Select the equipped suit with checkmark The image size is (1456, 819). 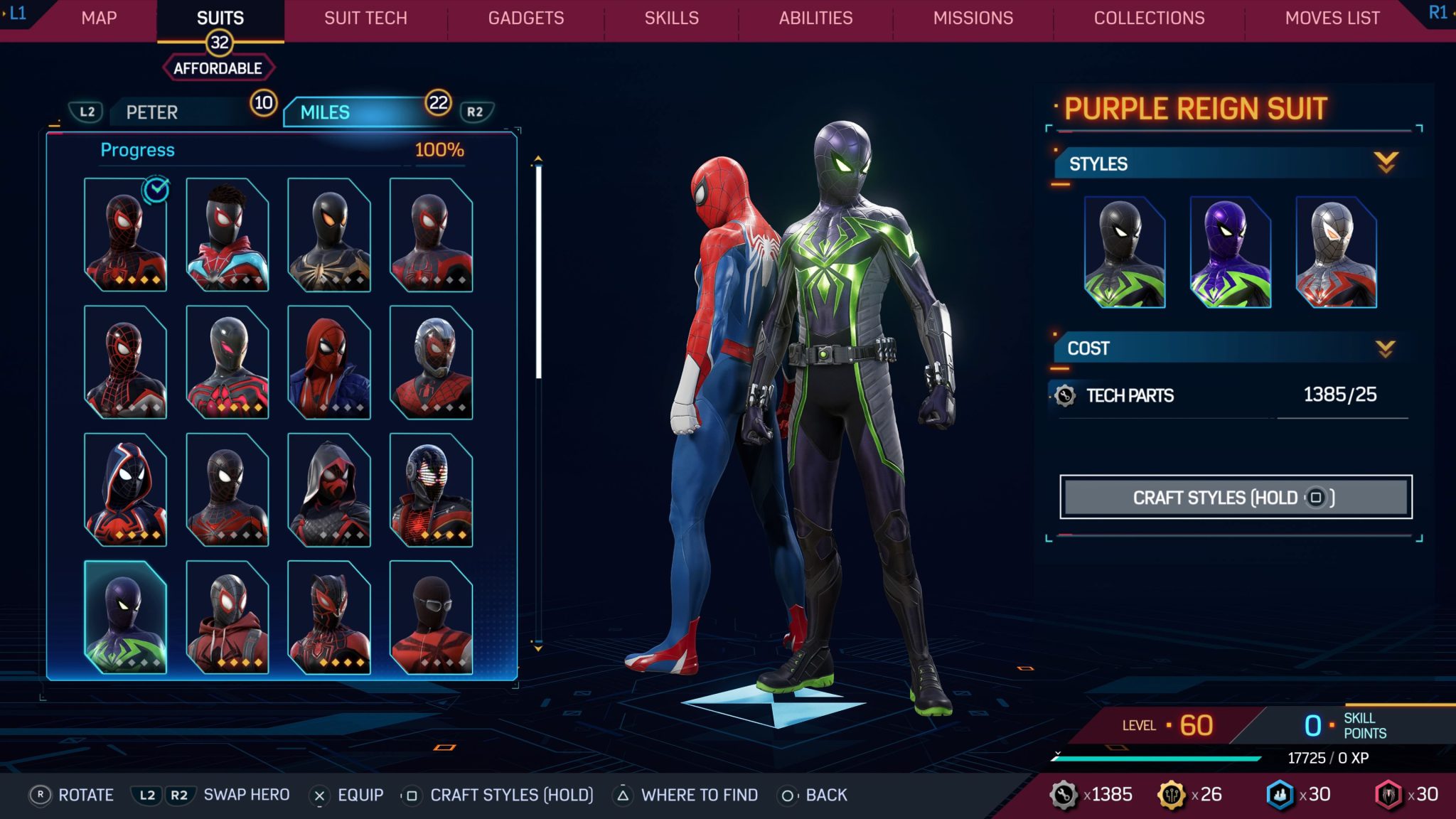(x=125, y=235)
